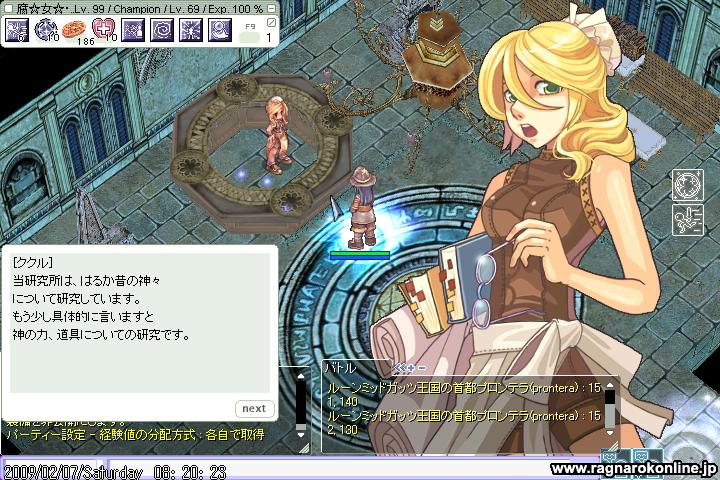Image resolution: width=720 pixels, height=480 pixels.
Task: Activate the glowing standing figure skill icon
Action: [x=191, y=31]
